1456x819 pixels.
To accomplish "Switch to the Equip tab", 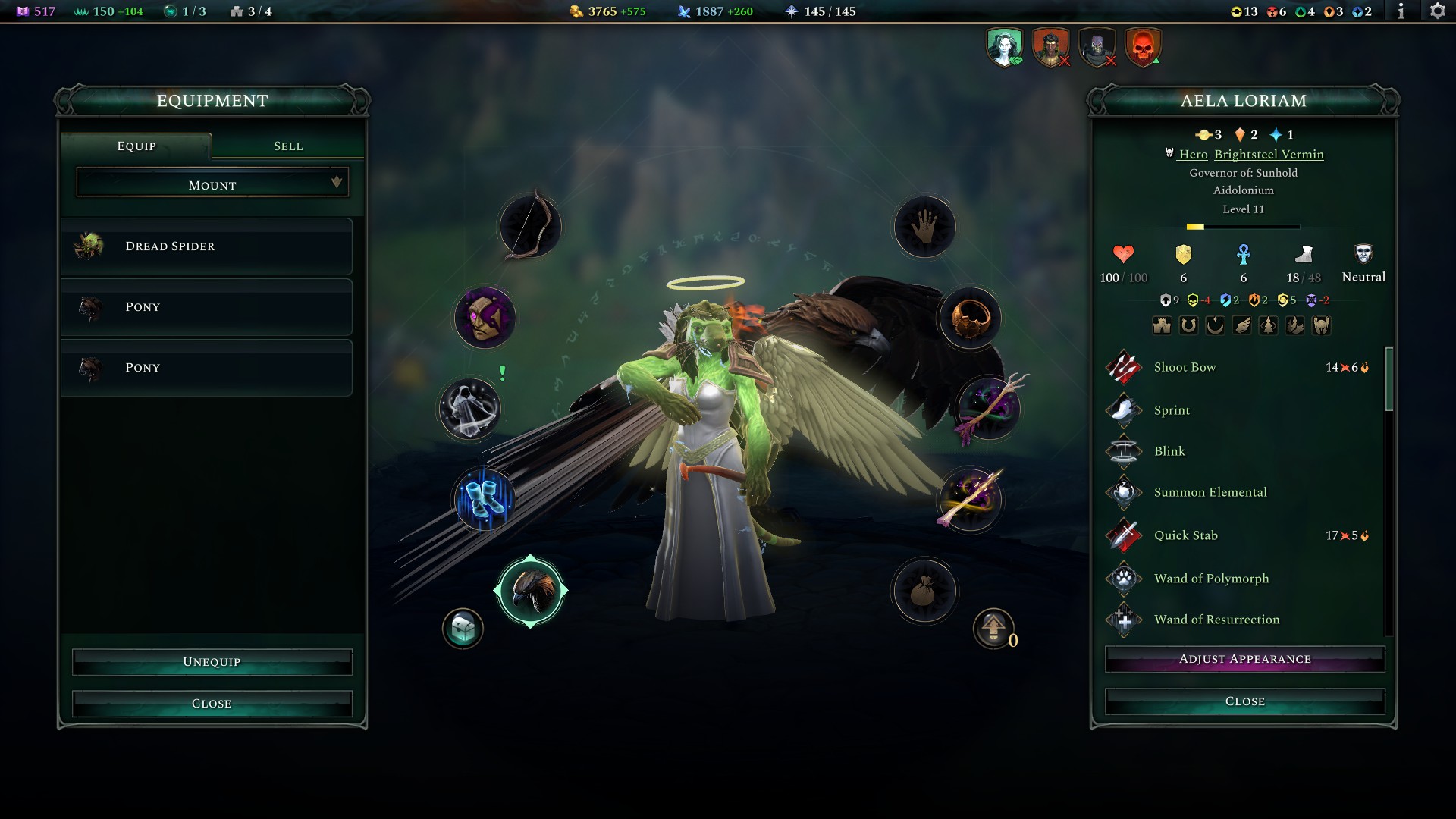I will coord(136,146).
